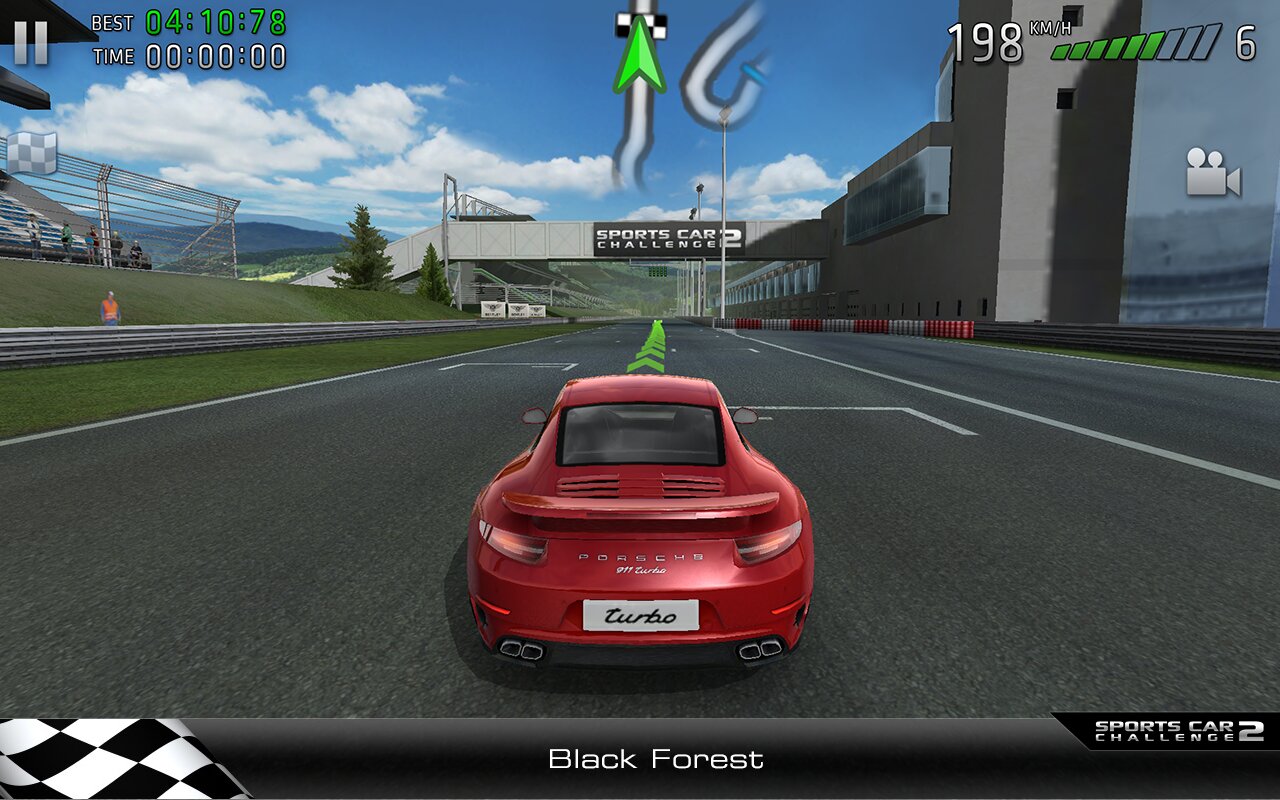This screenshot has height=800, width=1280.
Task: Switch camera view using the camera icon
Action: [x=1213, y=172]
